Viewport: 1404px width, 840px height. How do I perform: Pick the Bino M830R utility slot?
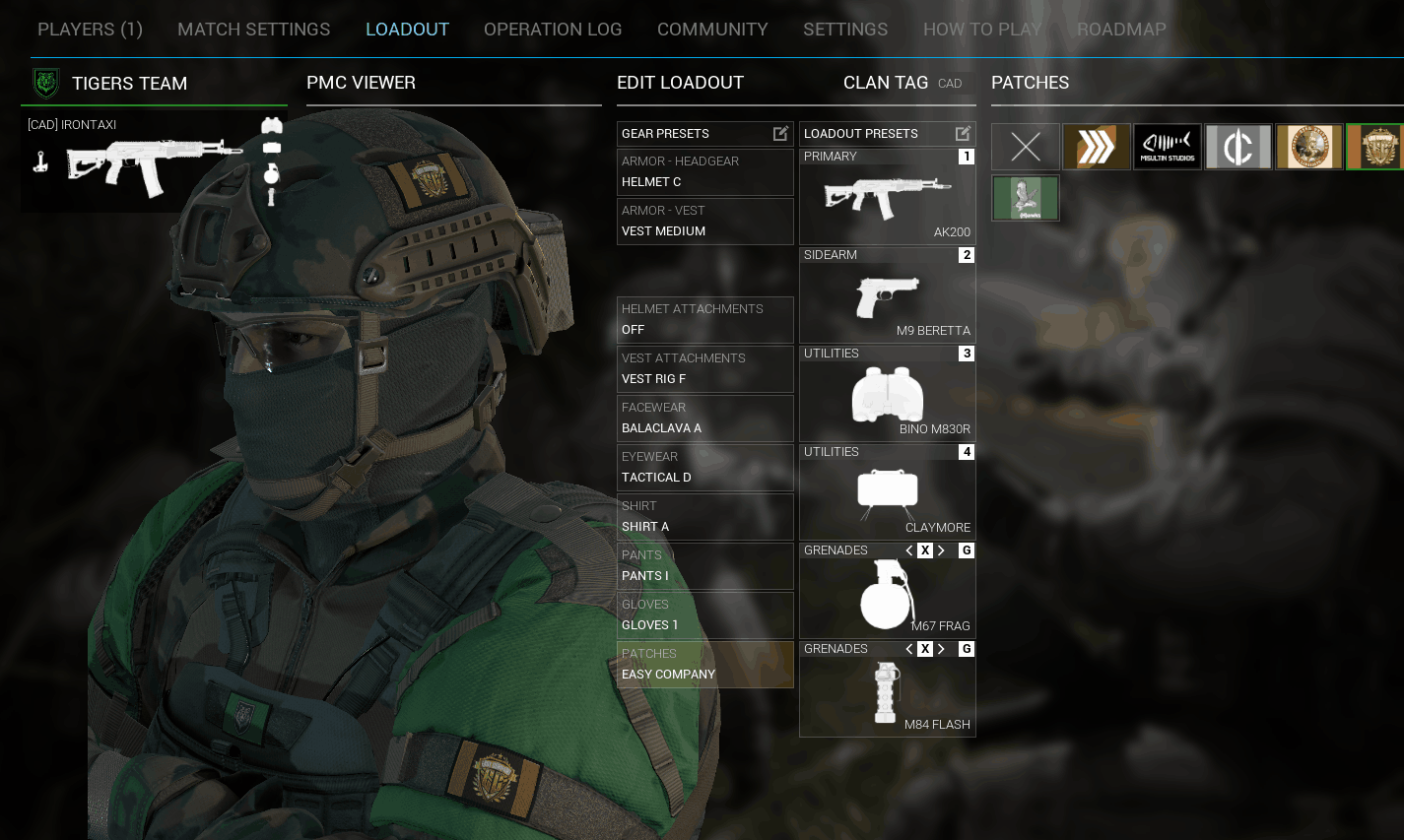pyautogui.click(x=887, y=394)
